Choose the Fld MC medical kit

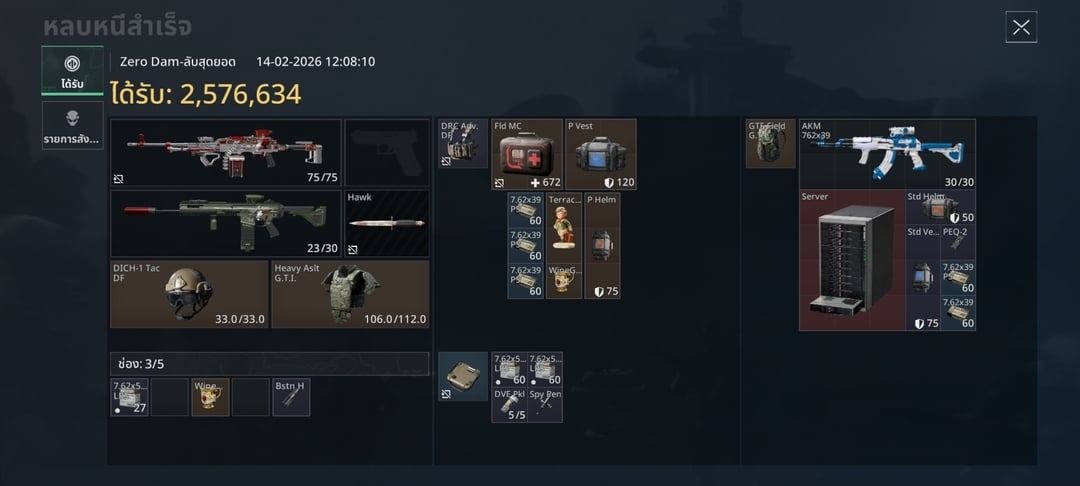click(x=527, y=155)
